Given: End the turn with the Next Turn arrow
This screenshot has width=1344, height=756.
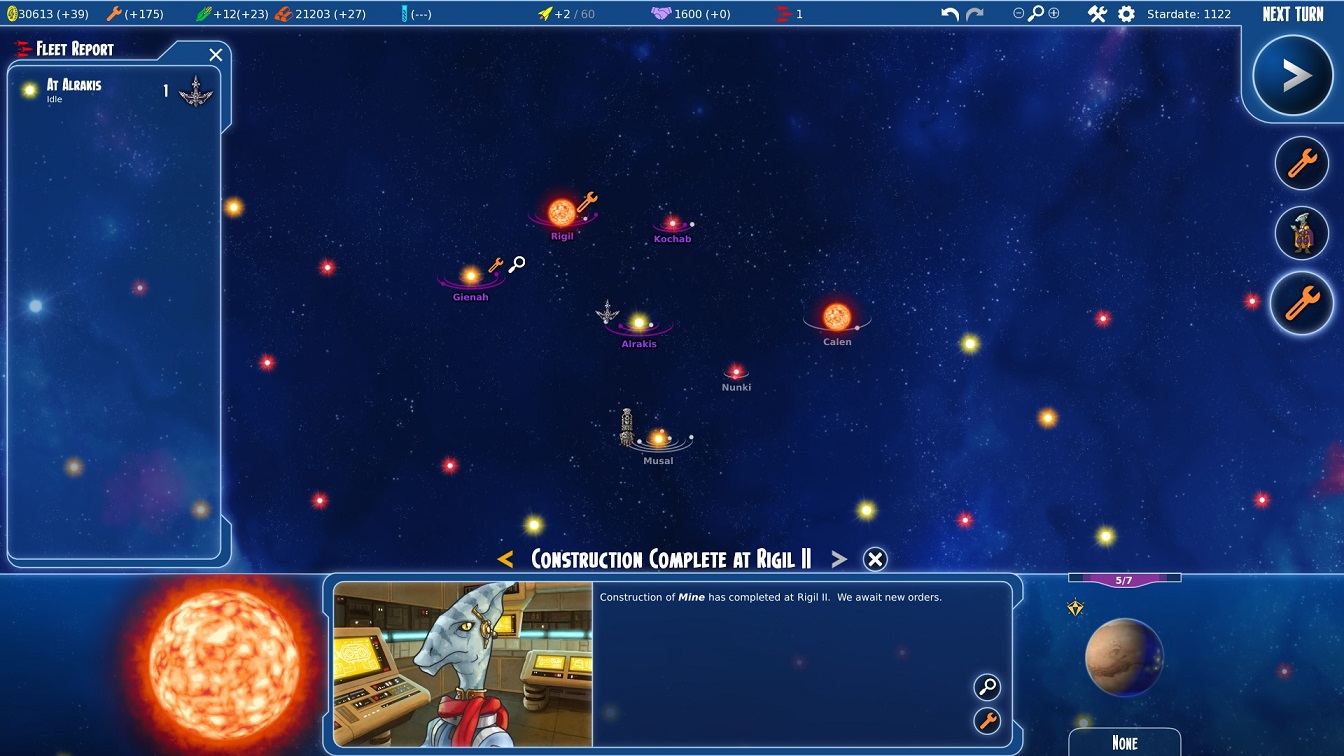Looking at the screenshot, I should [1296, 76].
